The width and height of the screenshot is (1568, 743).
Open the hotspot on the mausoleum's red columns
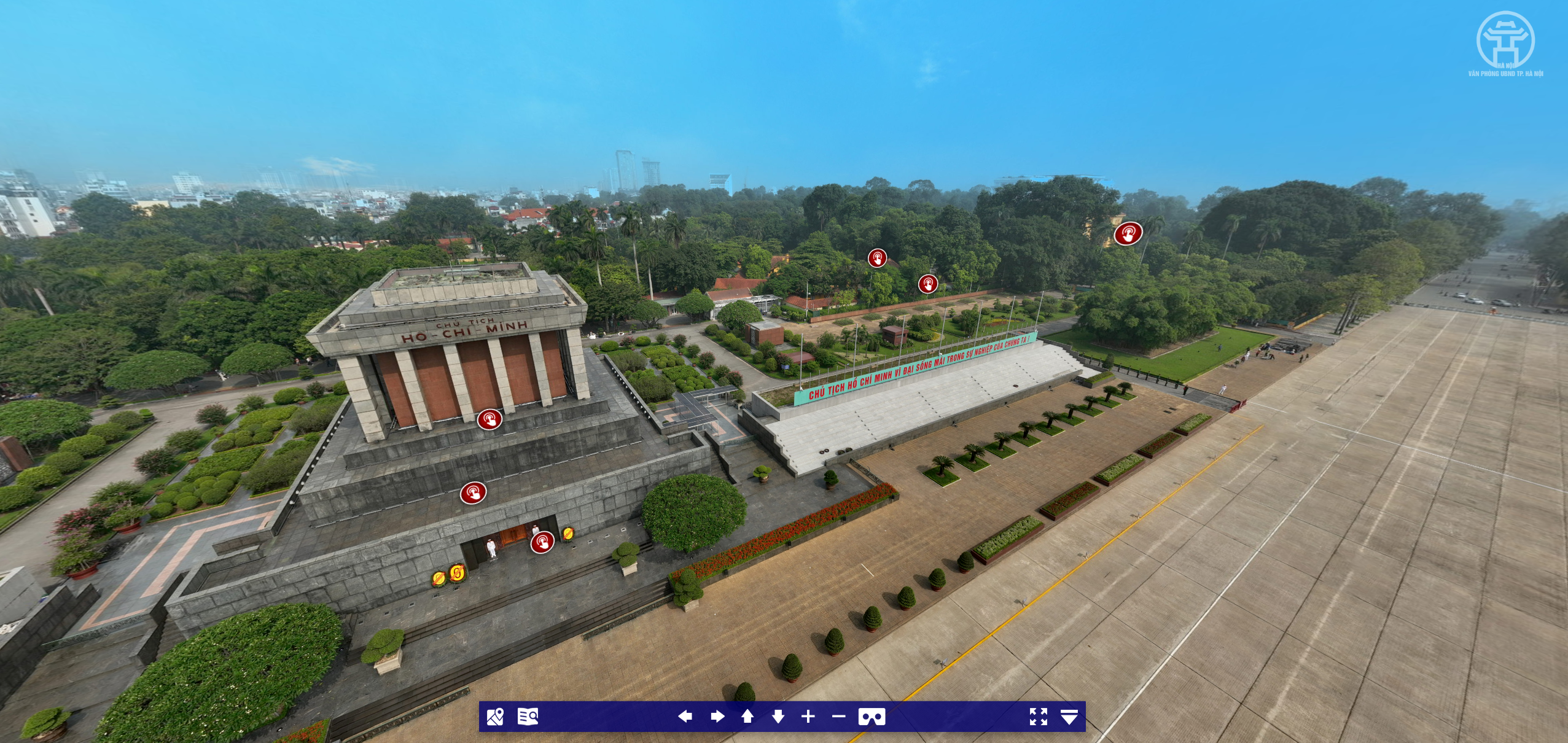tap(490, 419)
